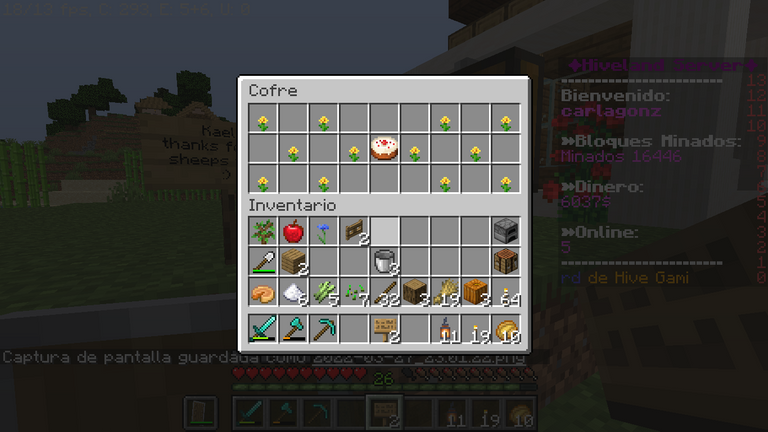Select the oak sign stack
The width and height of the screenshot is (768, 432).
tap(384, 328)
